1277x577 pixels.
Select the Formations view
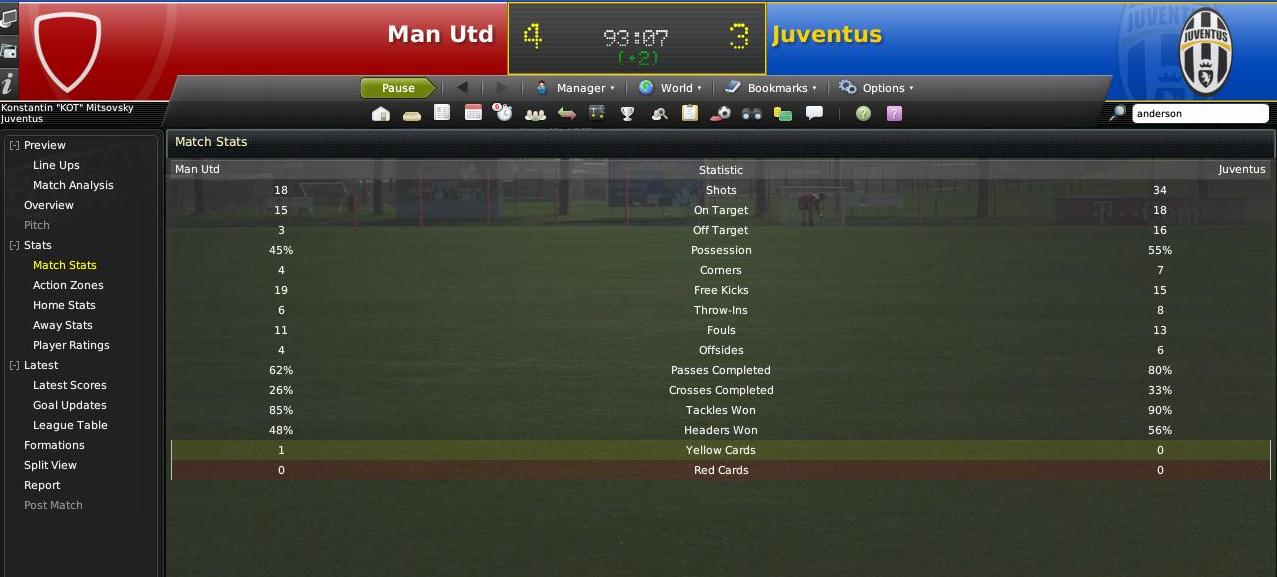pyautogui.click(x=54, y=445)
